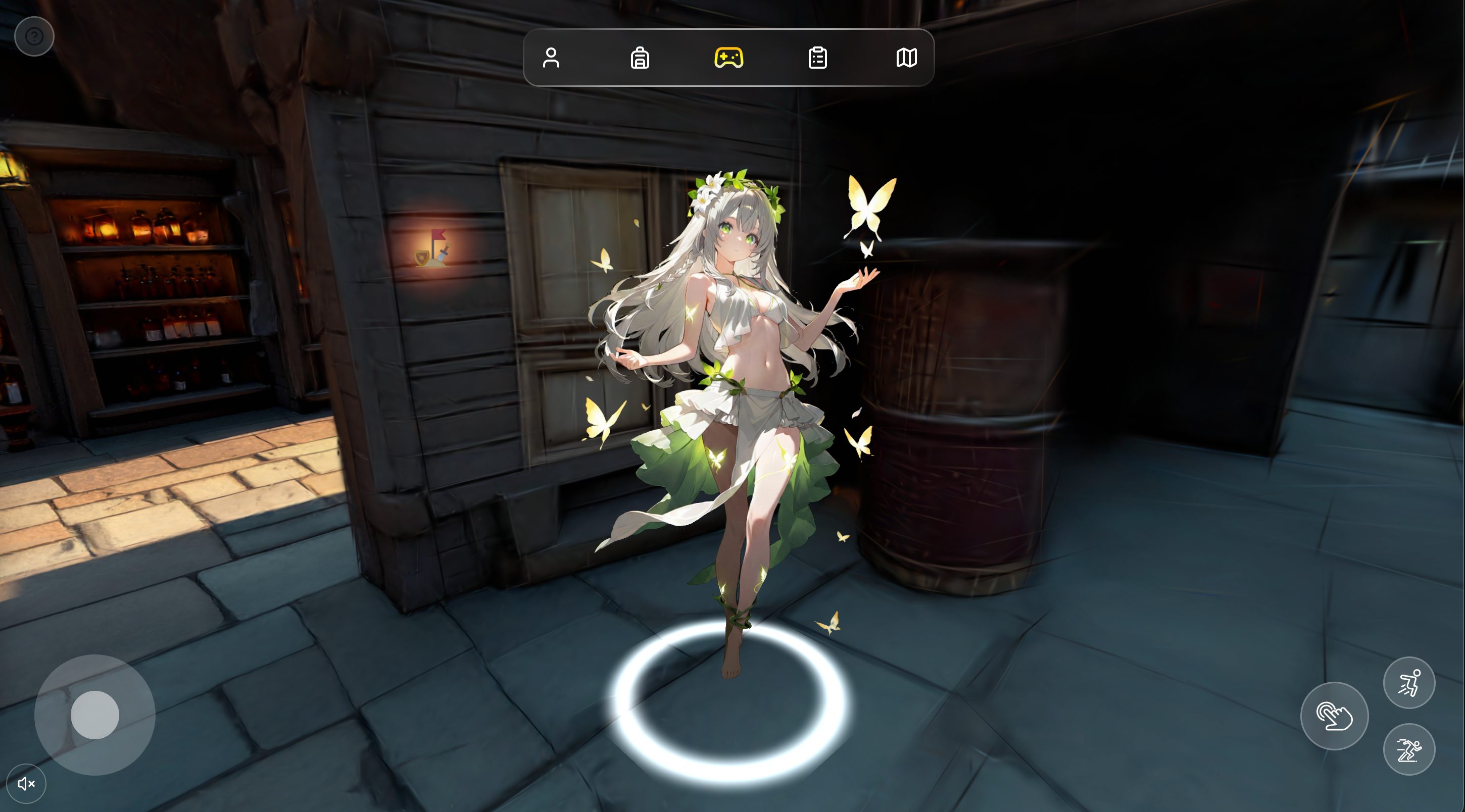Switch to the map tab in the top bar
This screenshot has height=812, width=1465.
(907, 58)
